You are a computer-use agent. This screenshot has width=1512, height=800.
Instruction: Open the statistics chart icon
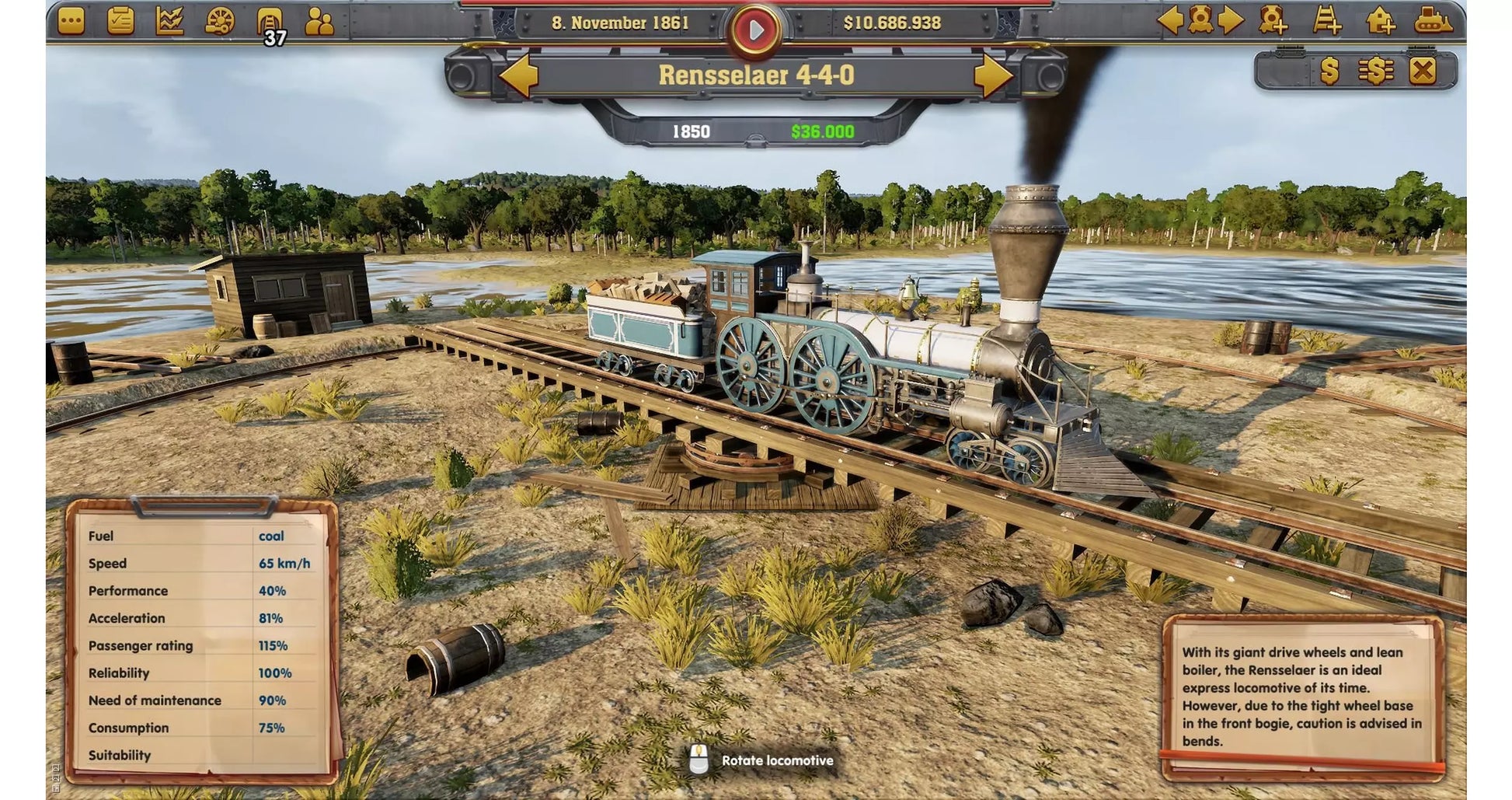(x=169, y=21)
